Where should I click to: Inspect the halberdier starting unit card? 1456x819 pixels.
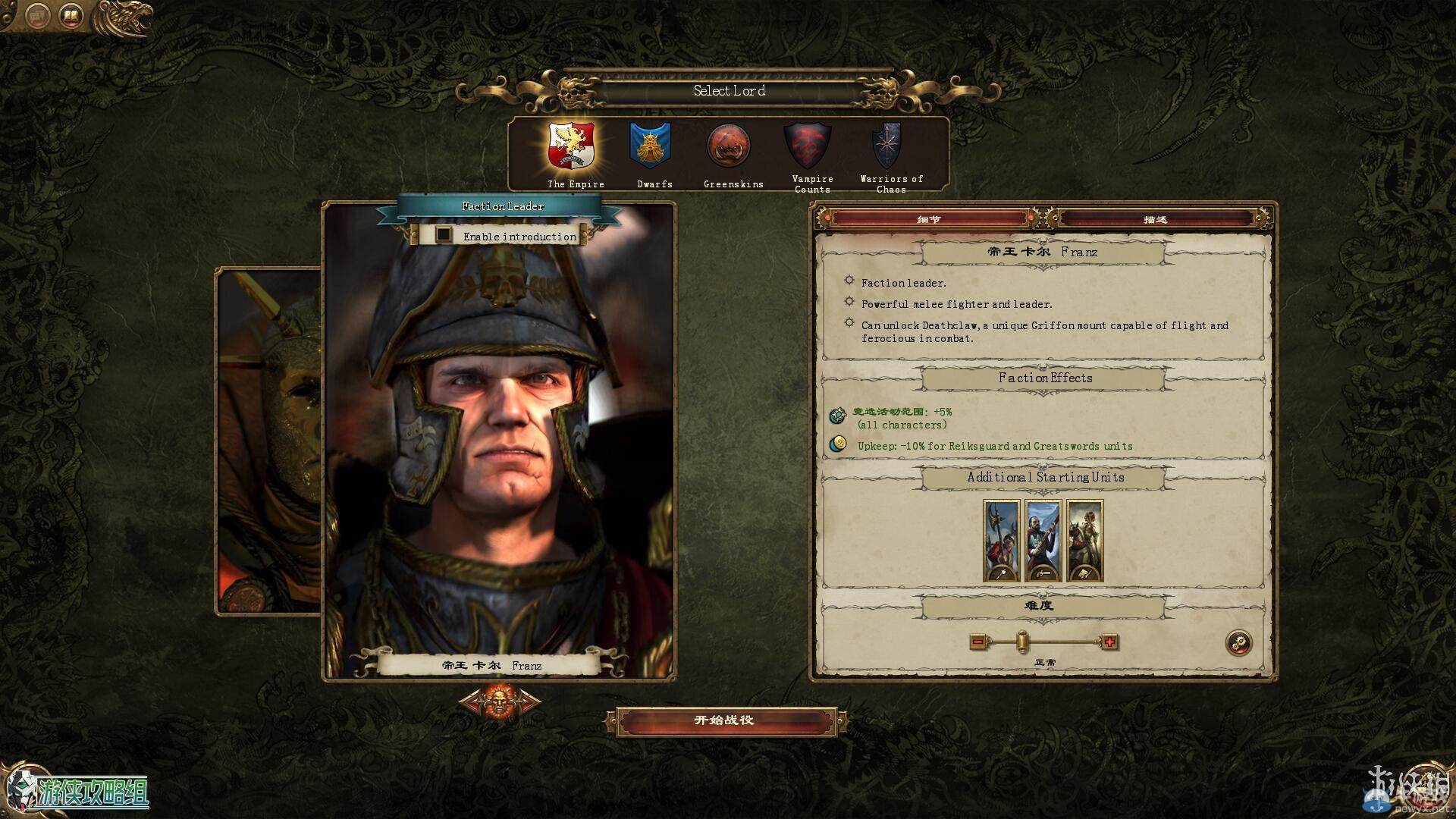click(1001, 540)
